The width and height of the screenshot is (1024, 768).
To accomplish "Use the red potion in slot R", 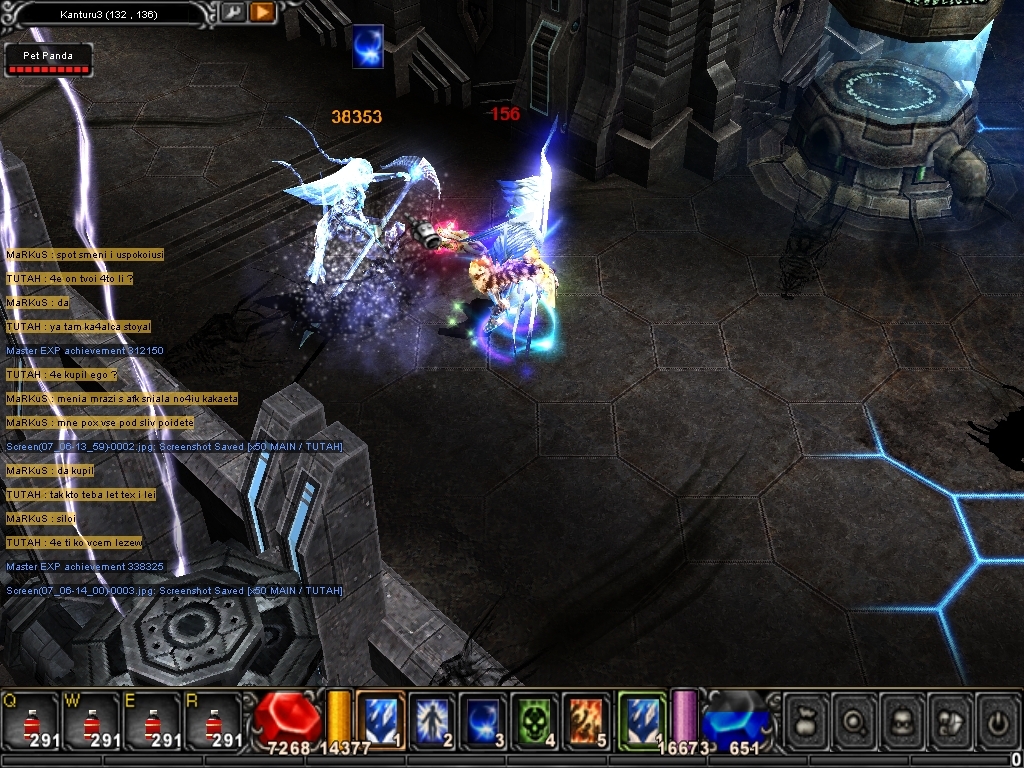I will (x=215, y=722).
